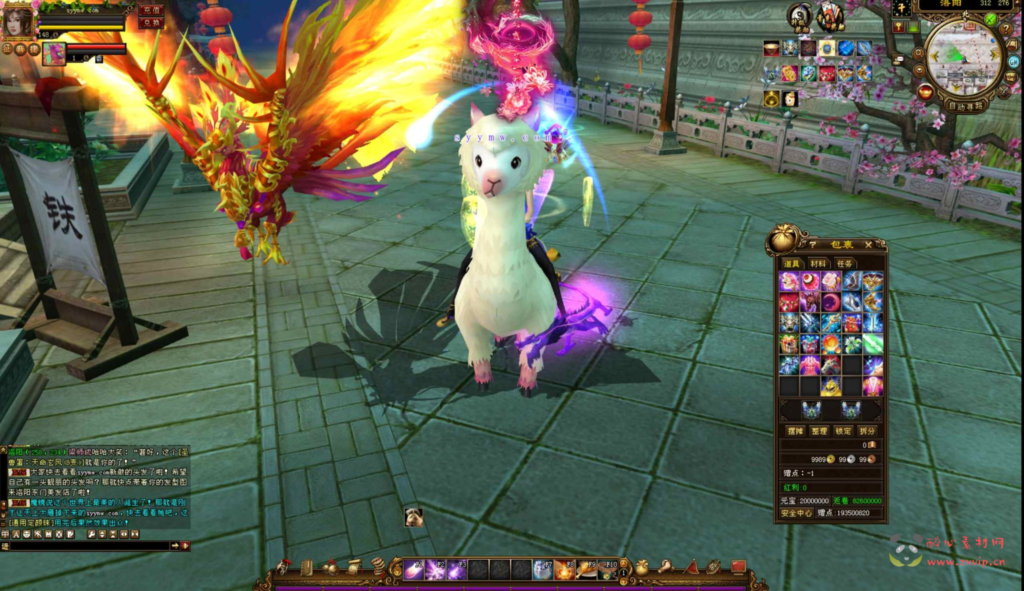Open the 任务 tab in the bag
This screenshot has height=591, width=1024.
pos(846,263)
